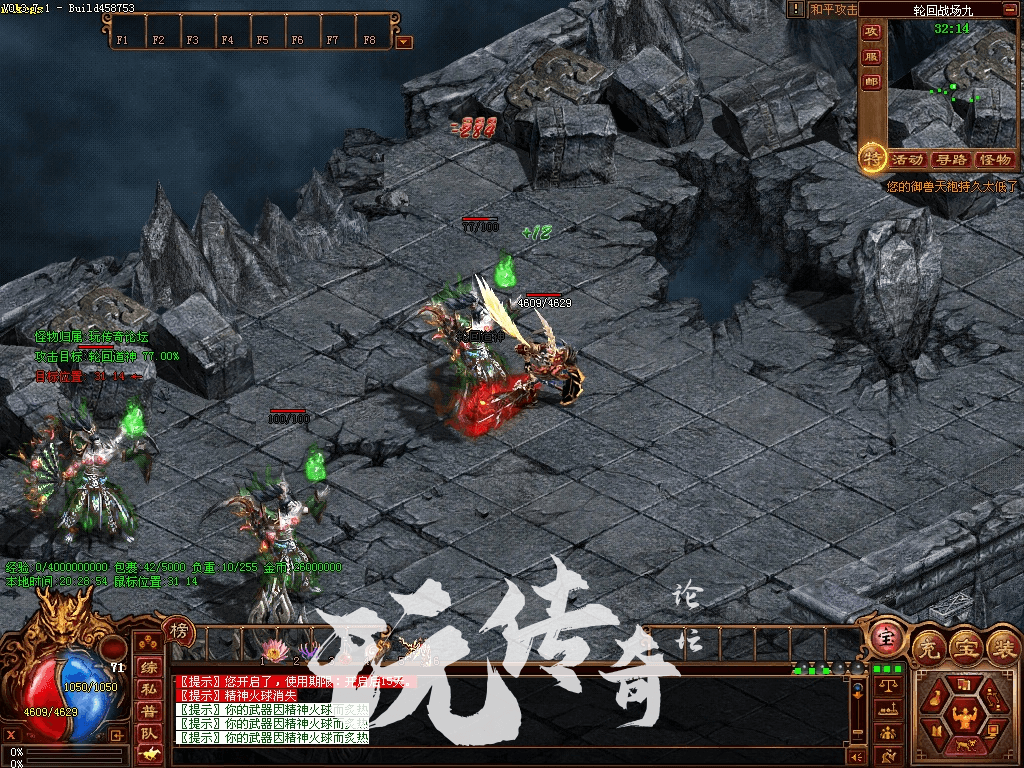The image size is (1024, 768).
Task: Switch to the 队 team chat channel
Action: pyautogui.click(x=148, y=732)
